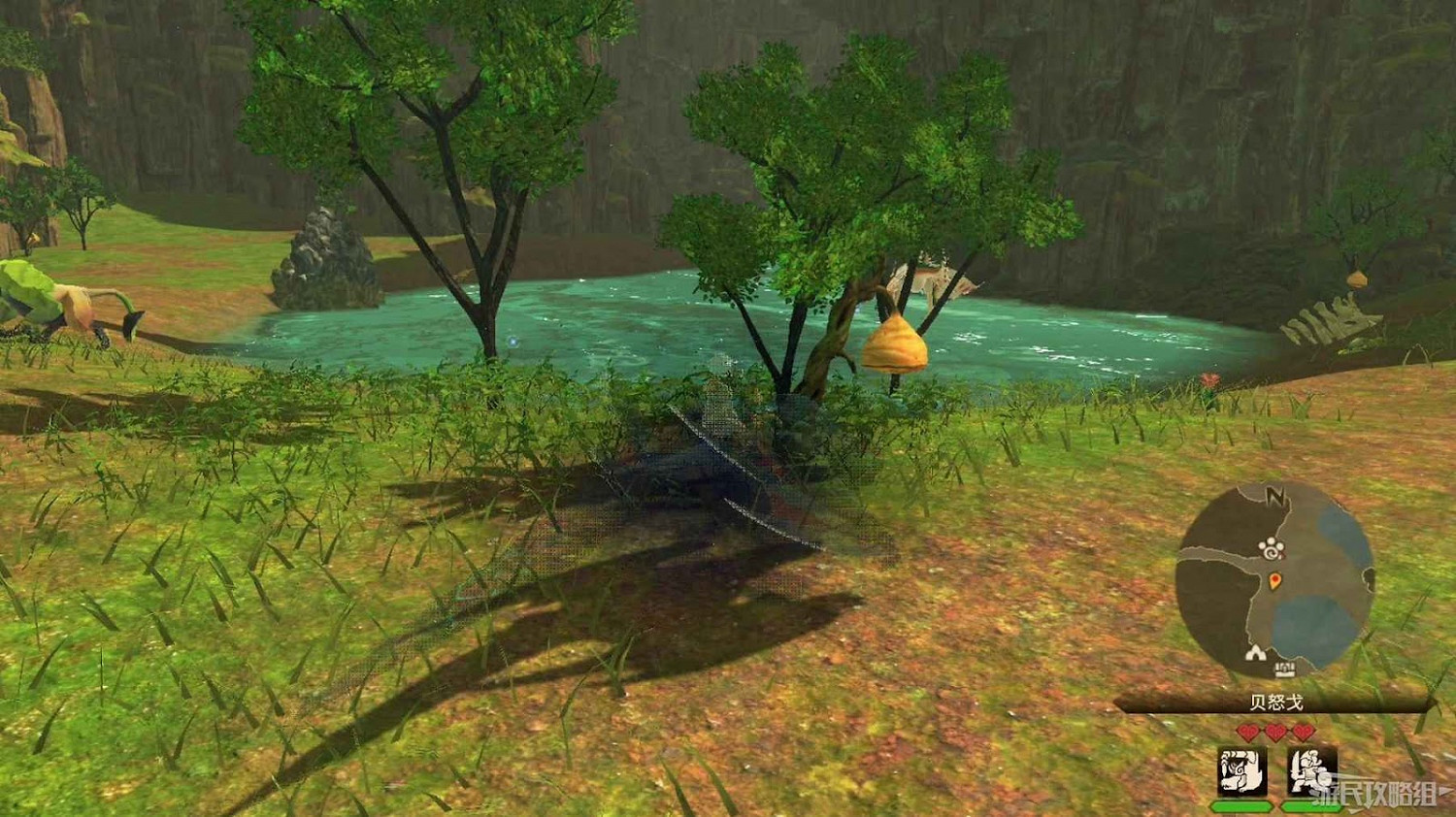Click the hanging yellow honey hive on the tree
The image size is (1456, 817).
pos(895,344)
